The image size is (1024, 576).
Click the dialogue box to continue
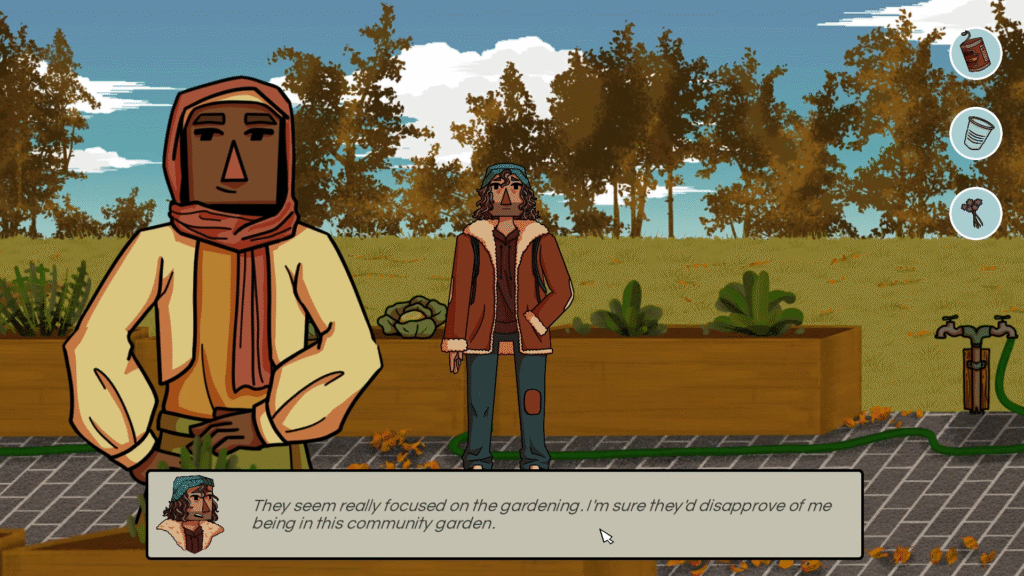505,514
